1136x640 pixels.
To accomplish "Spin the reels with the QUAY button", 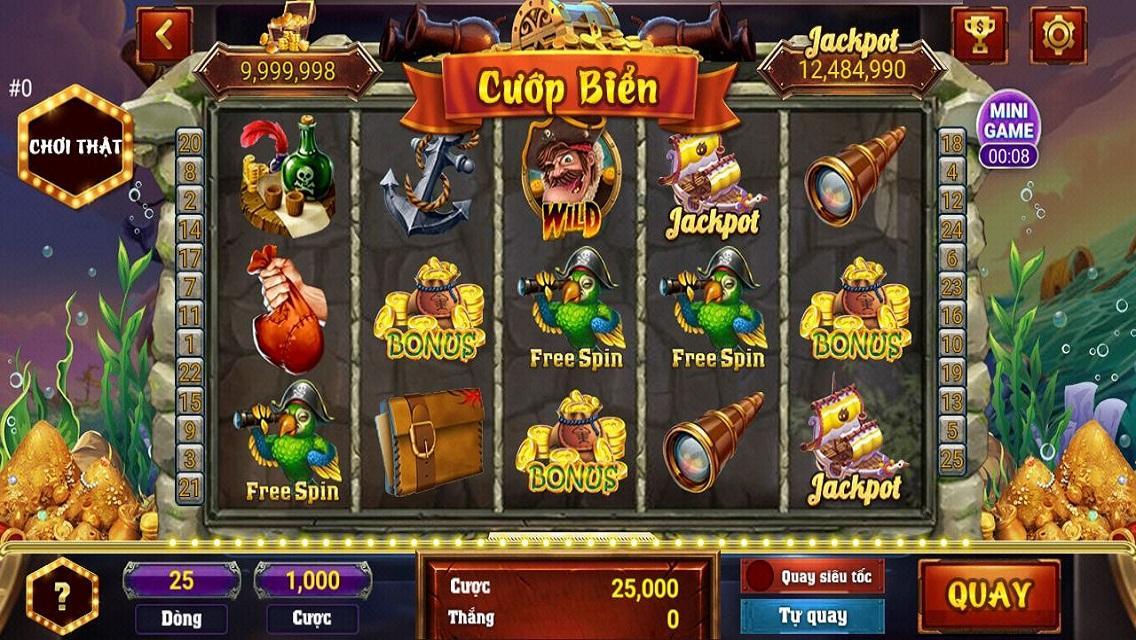I will [x=988, y=594].
